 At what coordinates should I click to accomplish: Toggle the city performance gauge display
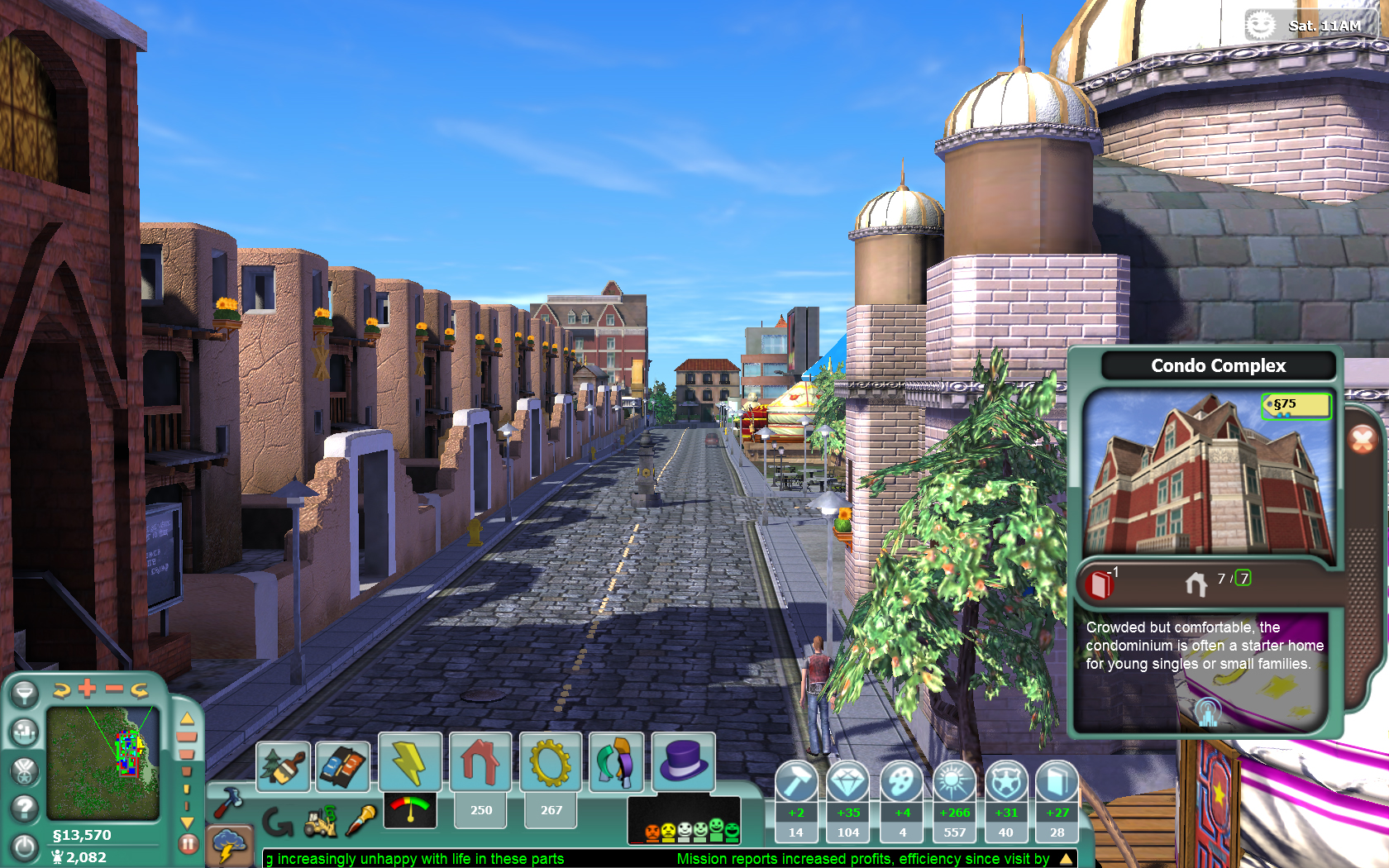pyautogui.click(x=408, y=811)
